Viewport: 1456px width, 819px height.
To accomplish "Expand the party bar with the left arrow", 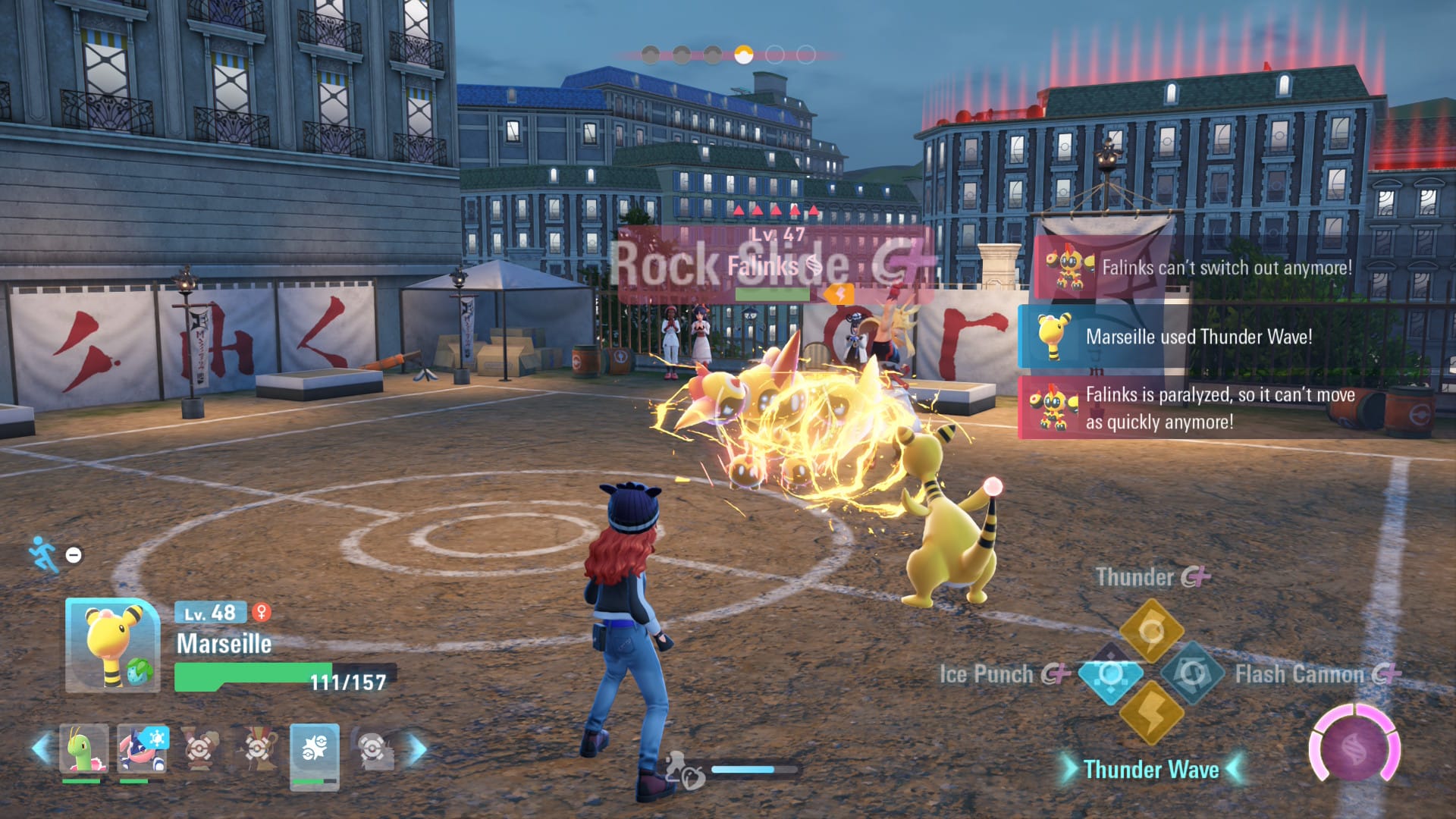I will 42,748.
